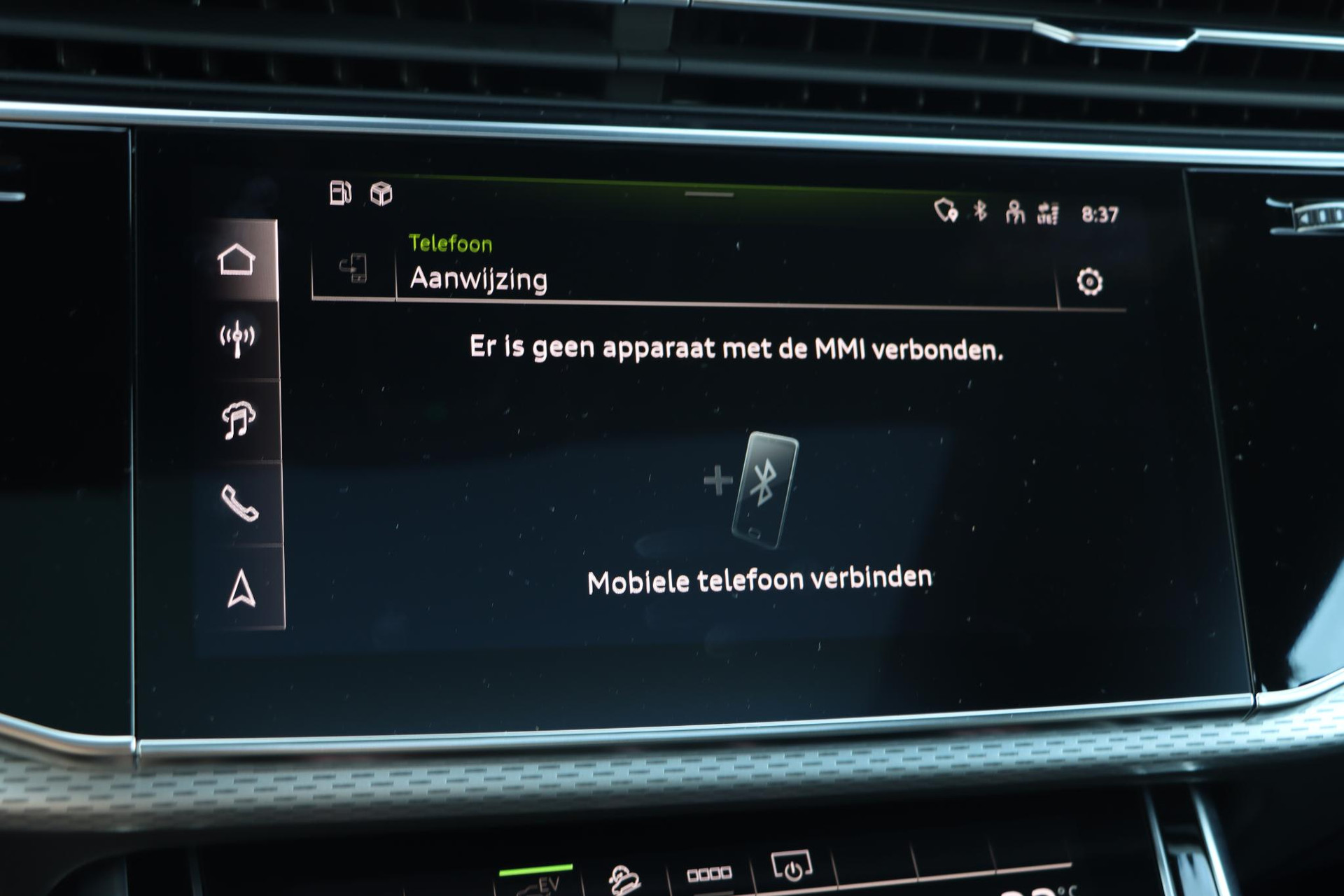
Task: Open the settings gear
Action: tap(1089, 281)
